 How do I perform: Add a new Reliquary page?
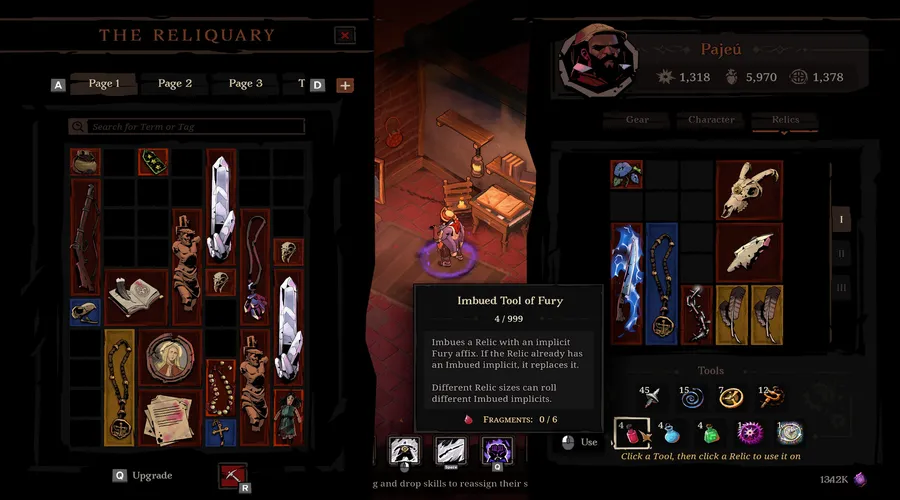345,85
